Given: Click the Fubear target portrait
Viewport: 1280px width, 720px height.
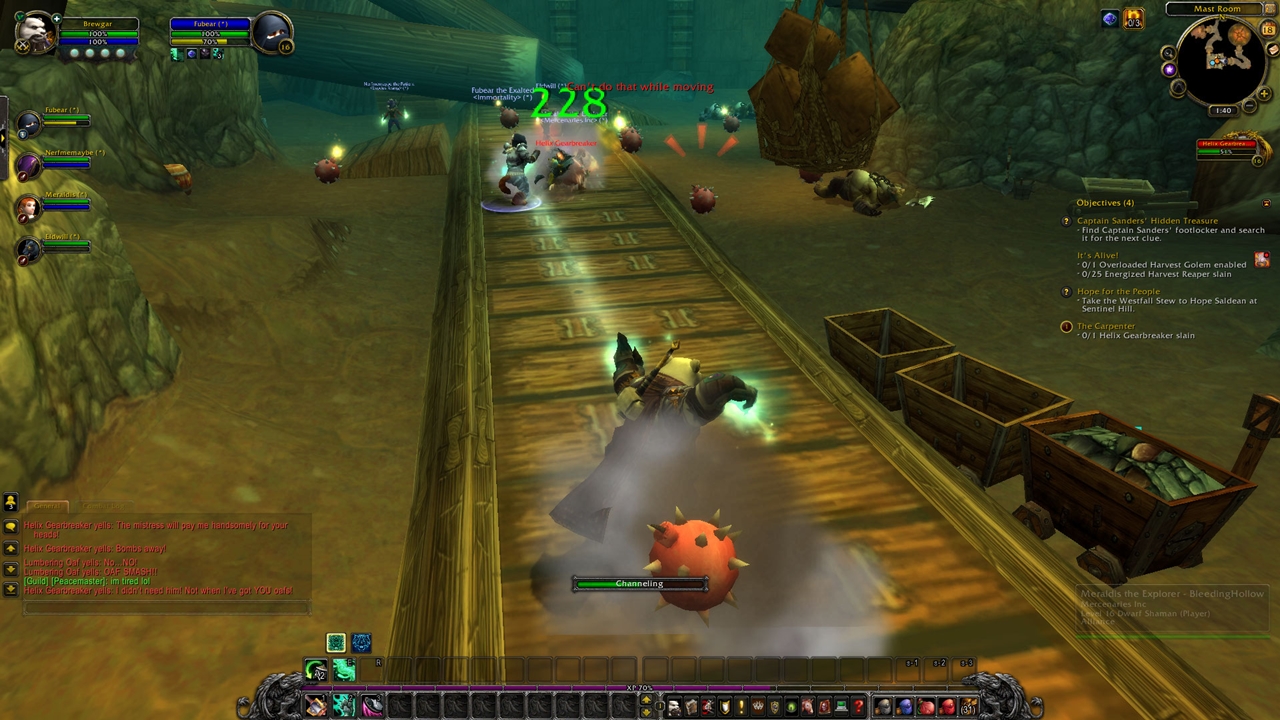Looking at the screenshot, I should click(271, 33).
